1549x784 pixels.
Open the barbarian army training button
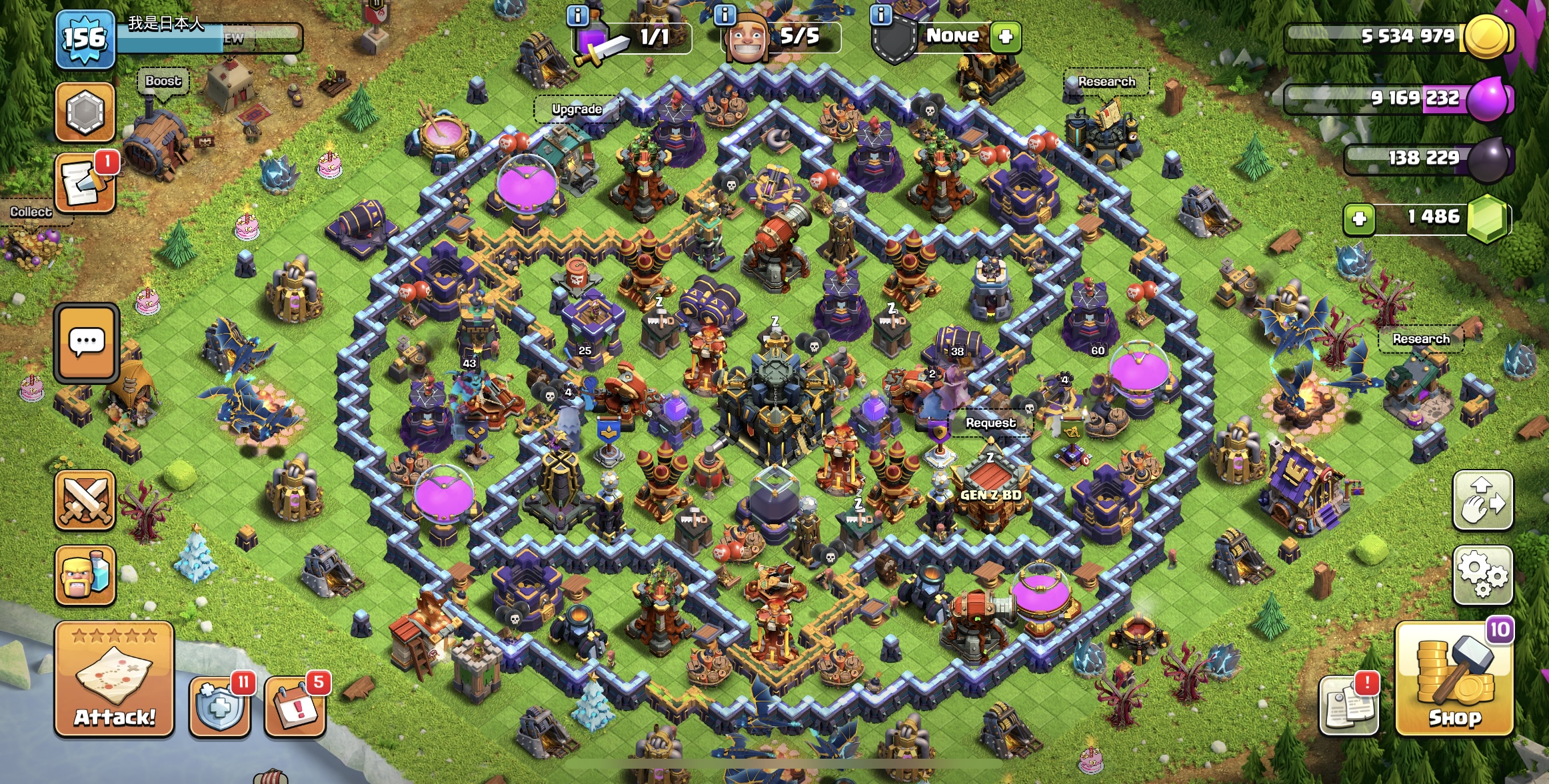(x=85, y=576)
